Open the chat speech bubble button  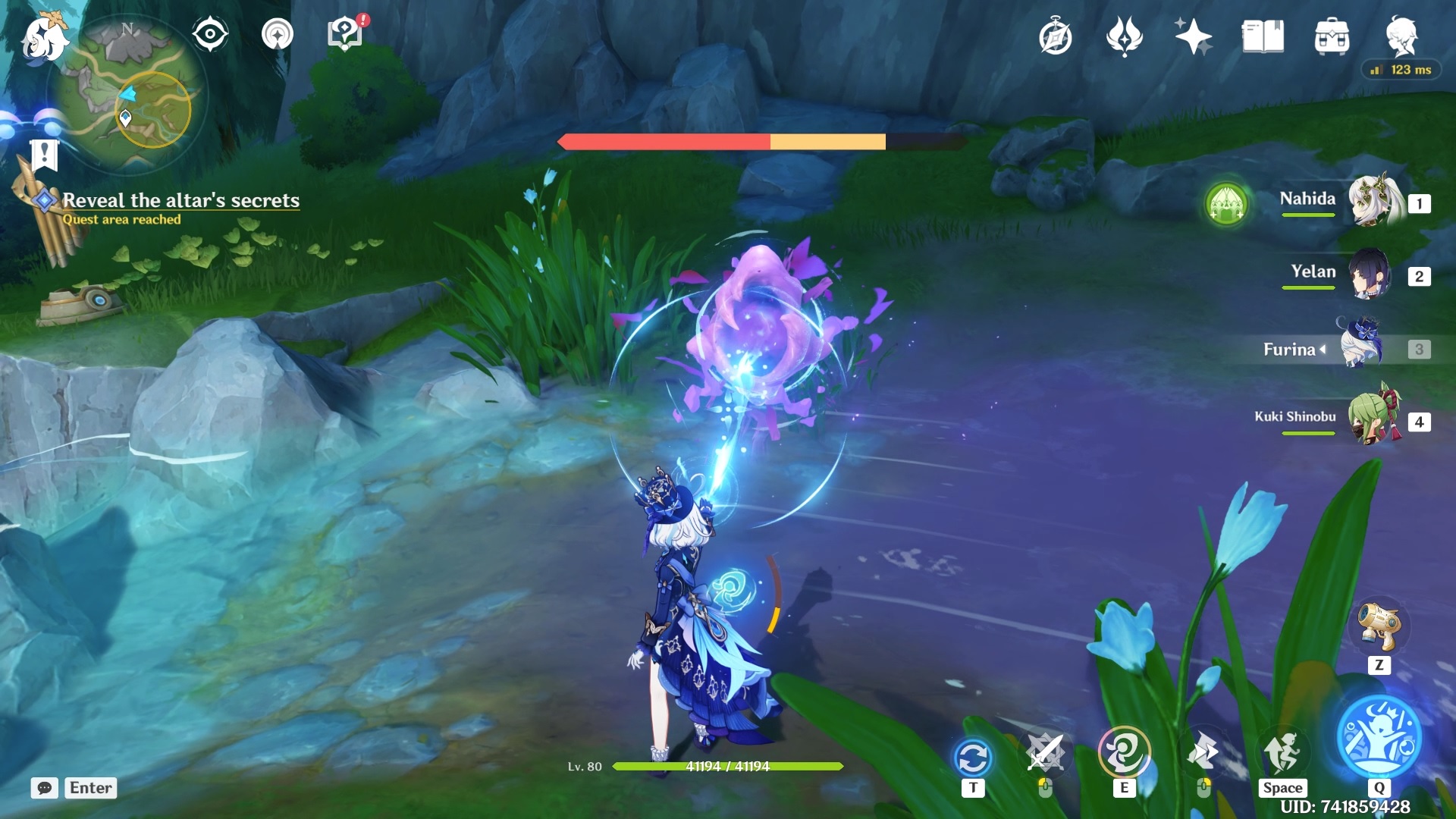[45, 788]
